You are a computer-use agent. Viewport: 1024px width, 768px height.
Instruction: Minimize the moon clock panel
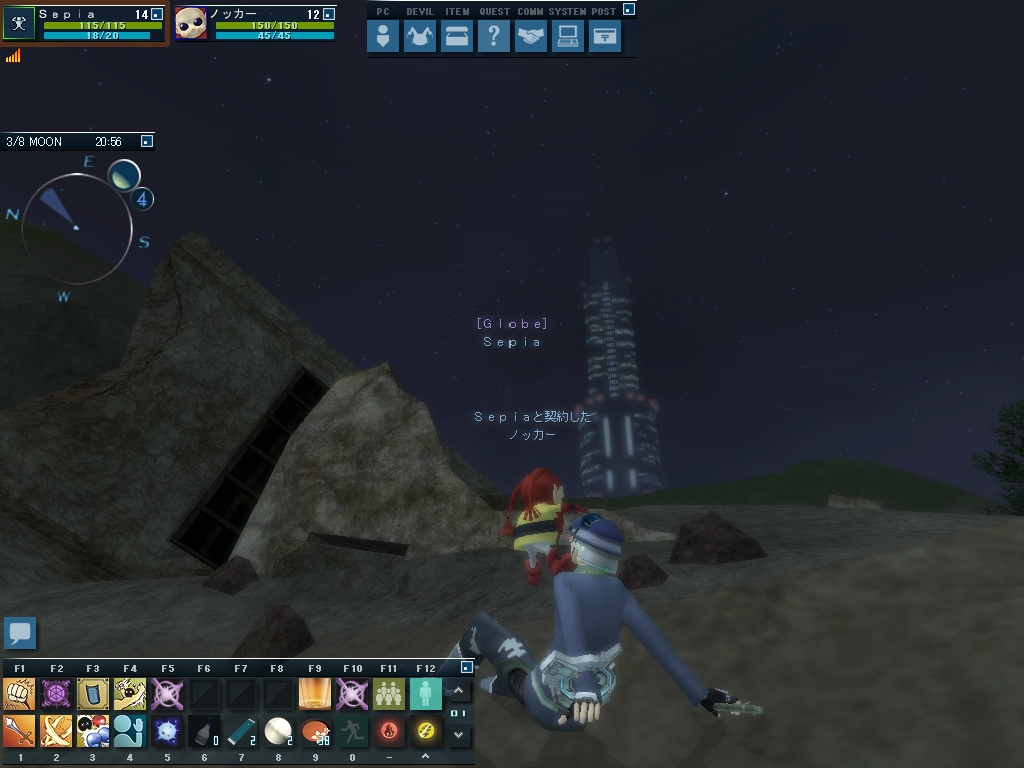147,142
